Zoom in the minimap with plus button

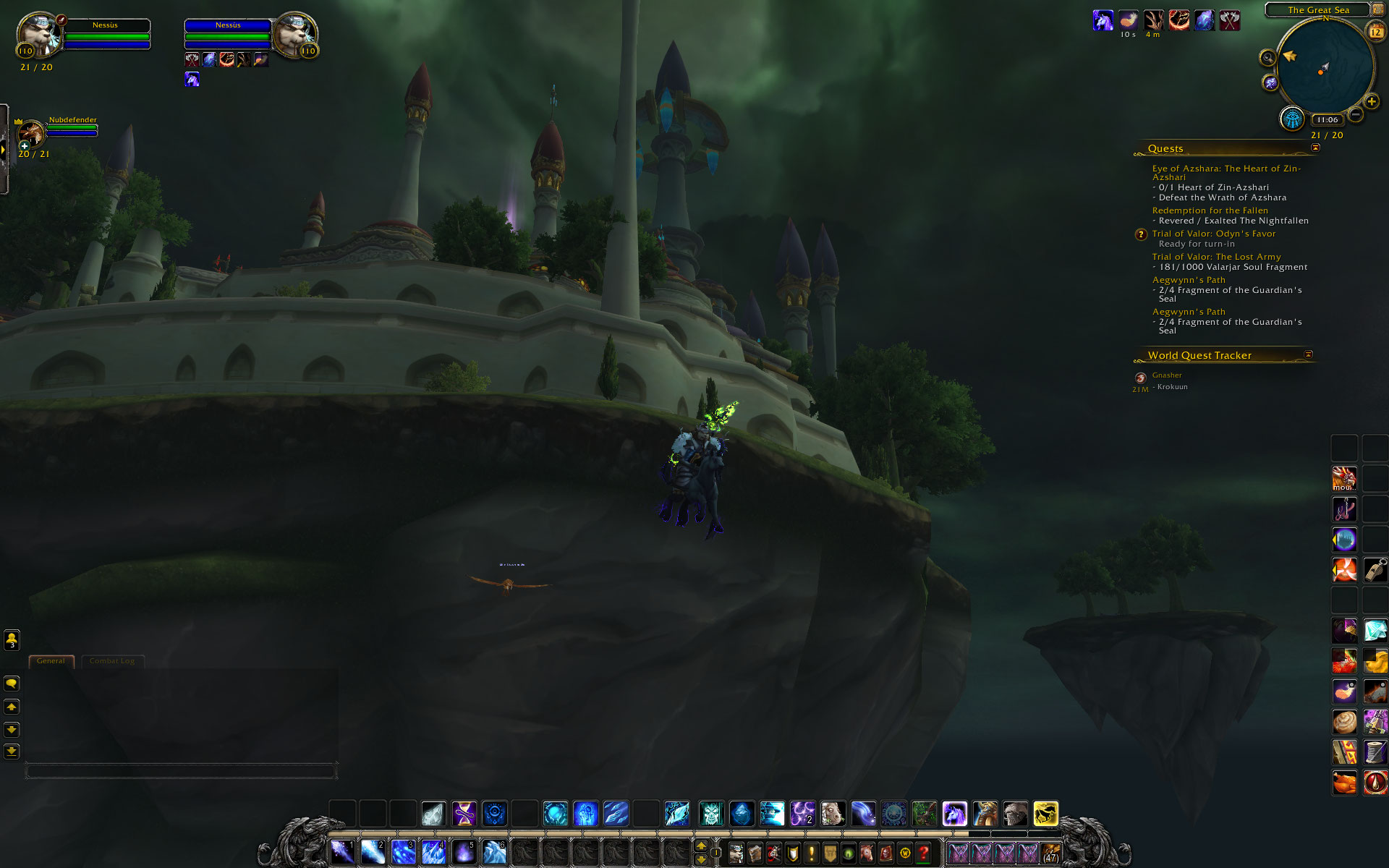(1371, 102)
